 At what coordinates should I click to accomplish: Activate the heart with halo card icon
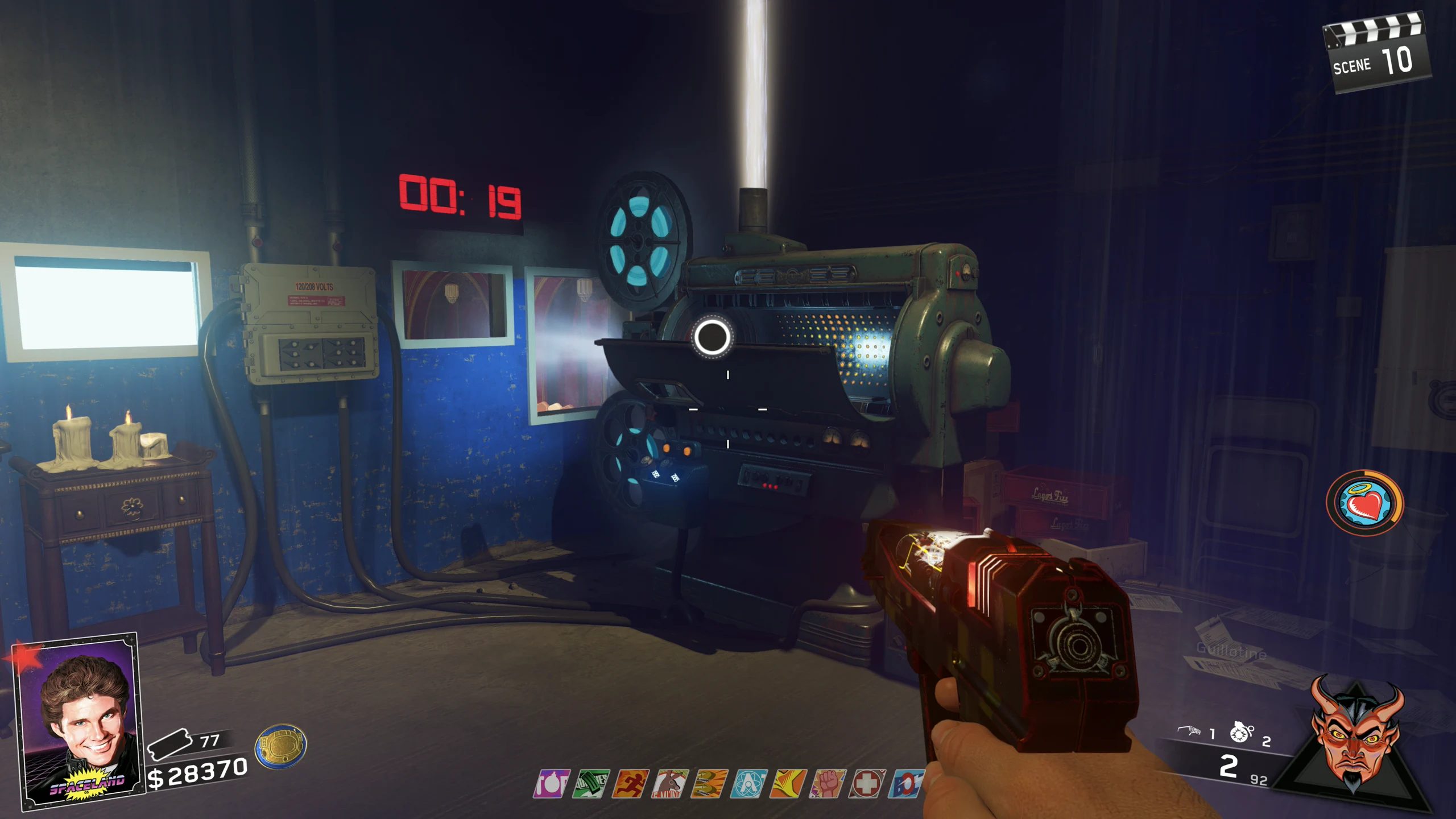pos(1365,503)
